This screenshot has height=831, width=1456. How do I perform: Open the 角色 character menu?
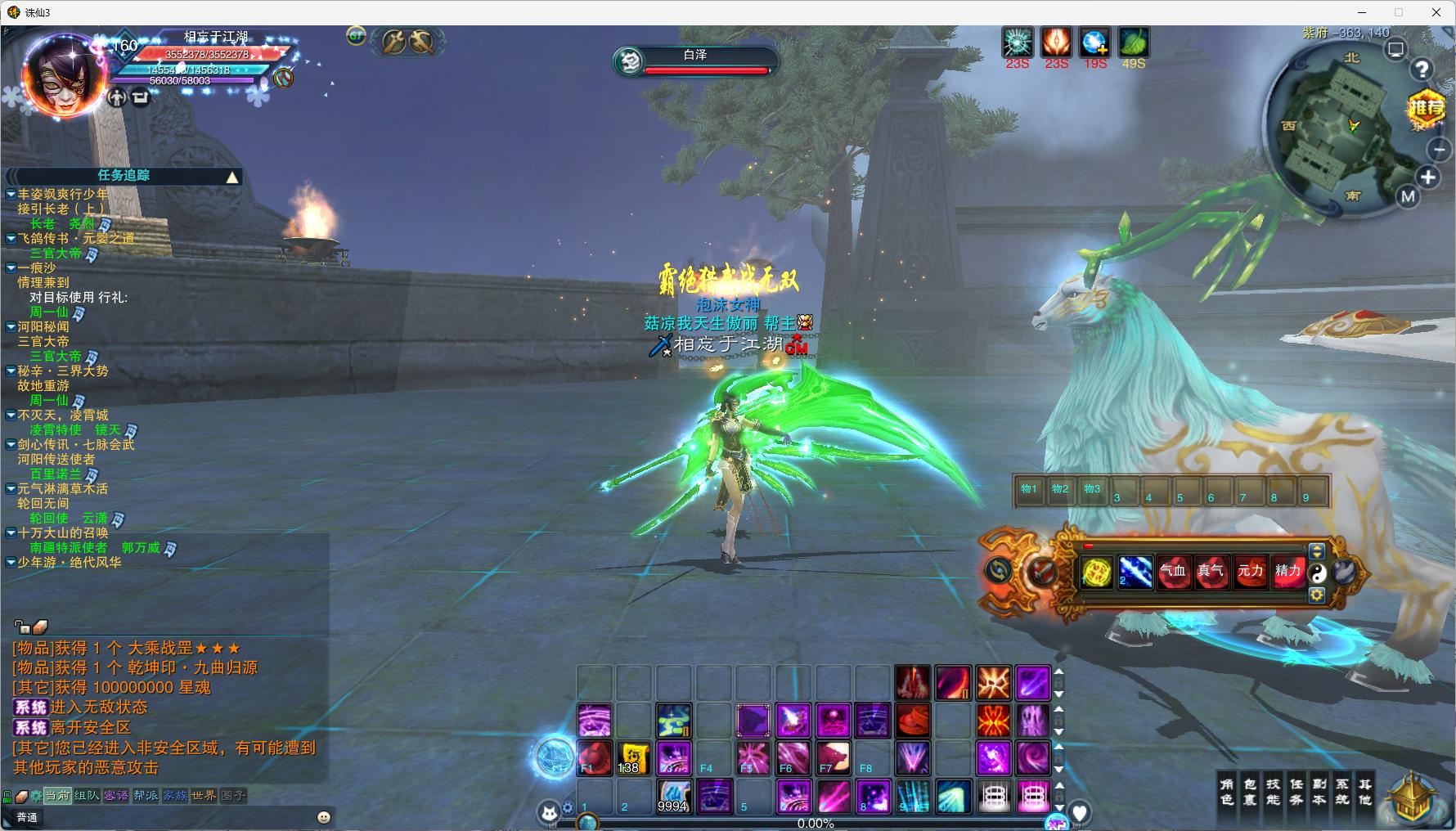click(x=1226, y=792)
